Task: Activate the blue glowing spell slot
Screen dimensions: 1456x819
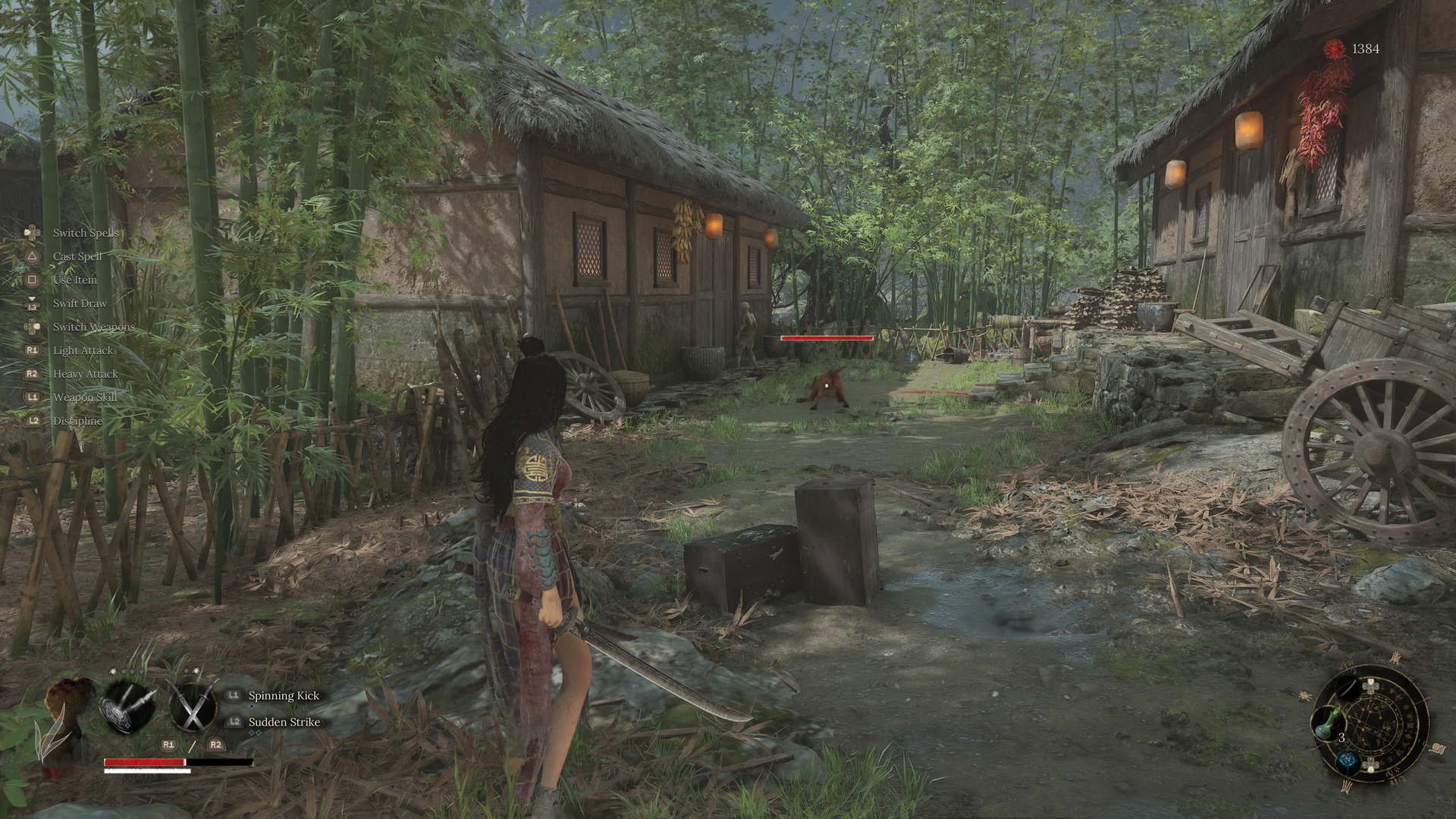Action: (1348, 761)
